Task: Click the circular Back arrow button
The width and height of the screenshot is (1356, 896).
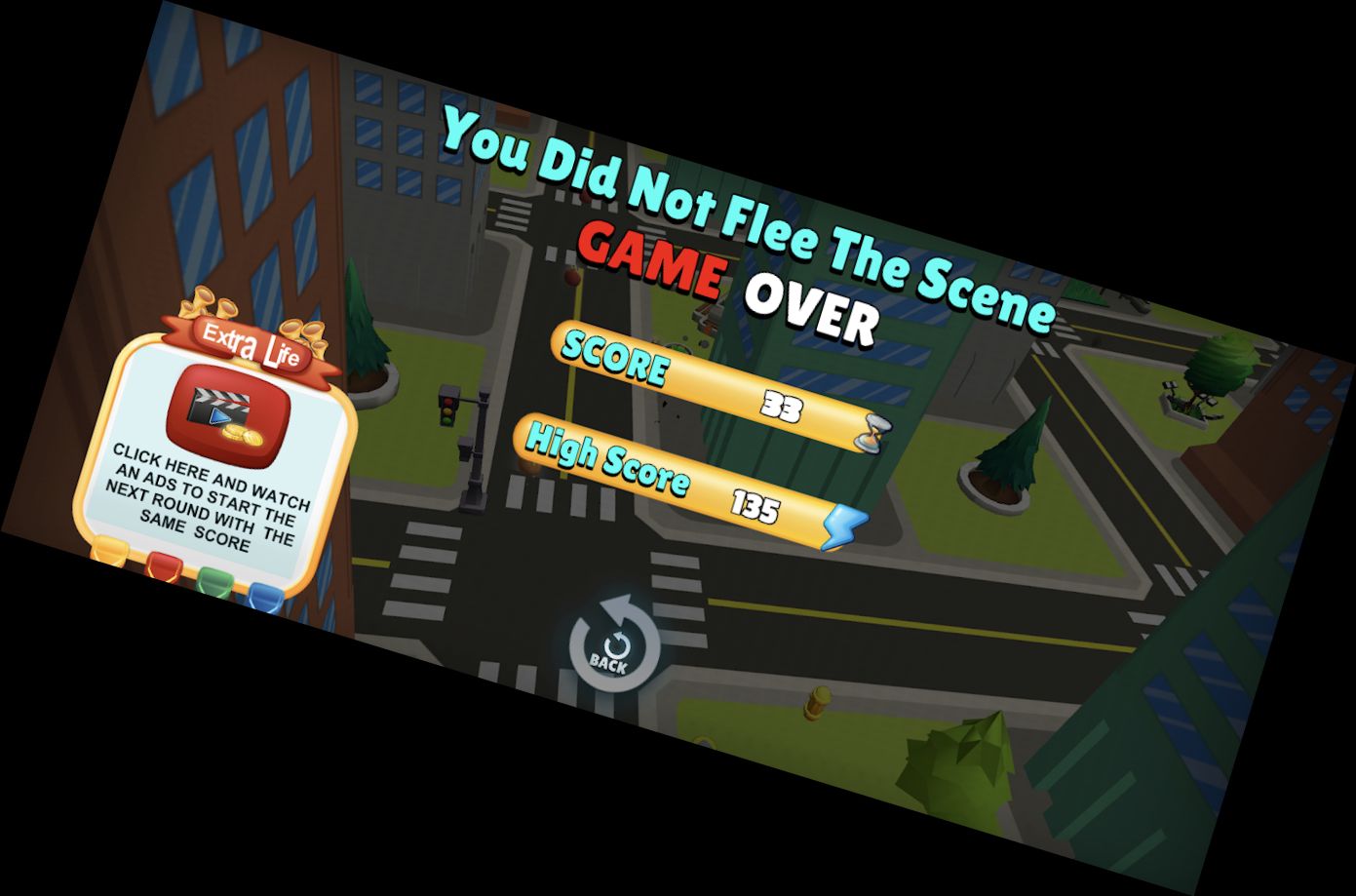Action: [614, 644]
